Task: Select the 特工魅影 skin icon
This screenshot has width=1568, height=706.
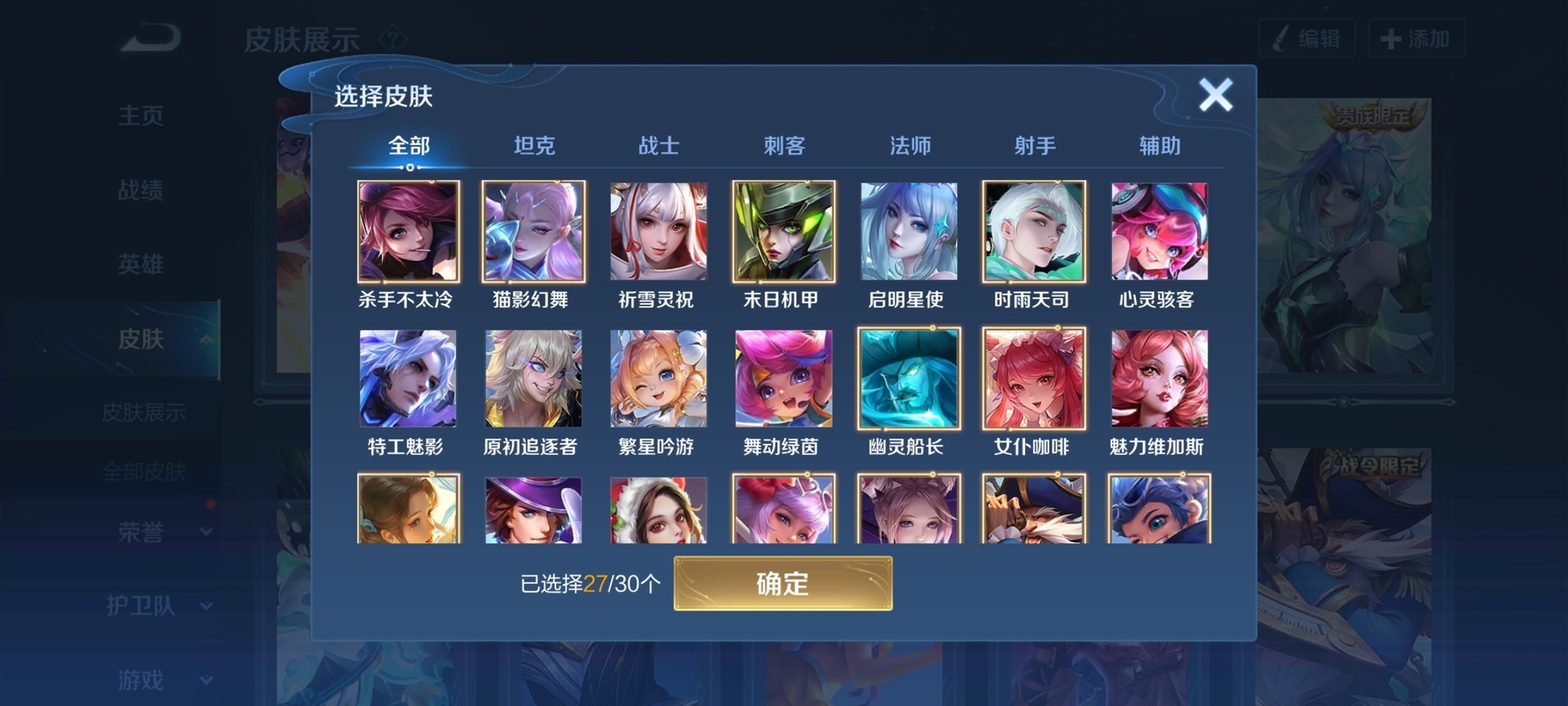Action: [407, 378]
